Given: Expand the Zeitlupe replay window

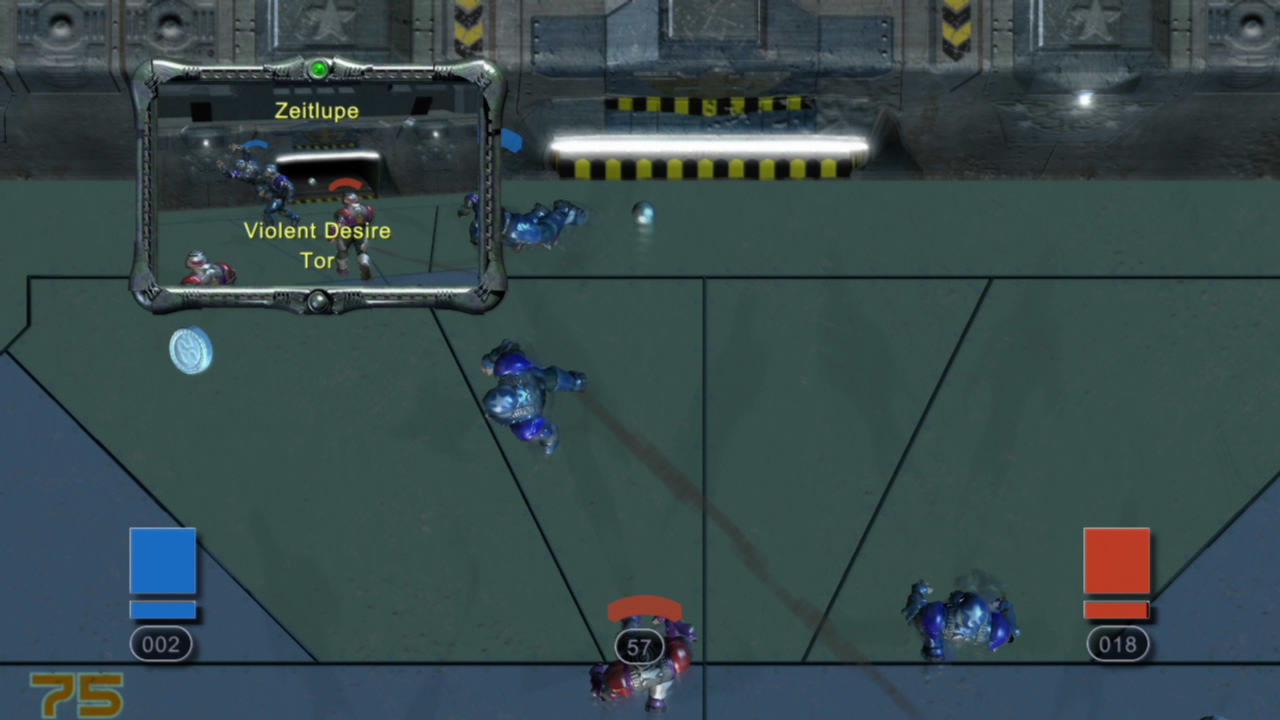Looking at the screenshot, I should click(x=317, y=185).
